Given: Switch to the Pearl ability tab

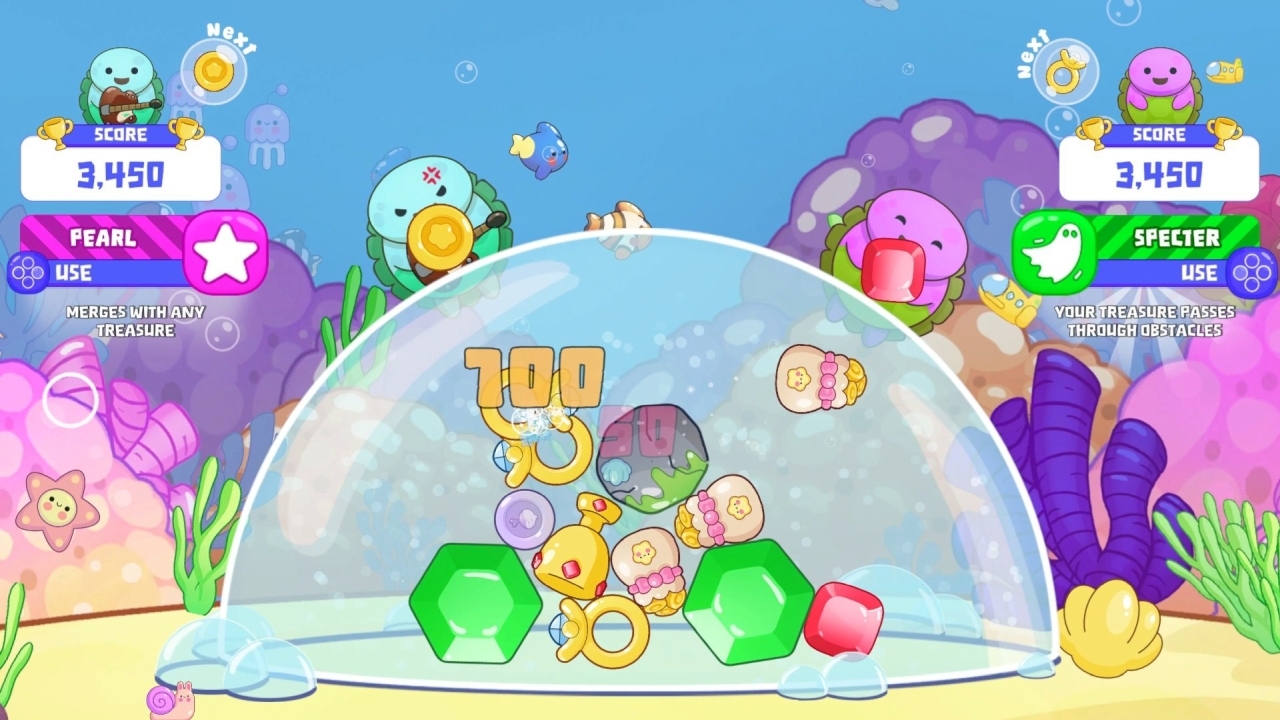Looking at the screenshot, I should 105,238.
